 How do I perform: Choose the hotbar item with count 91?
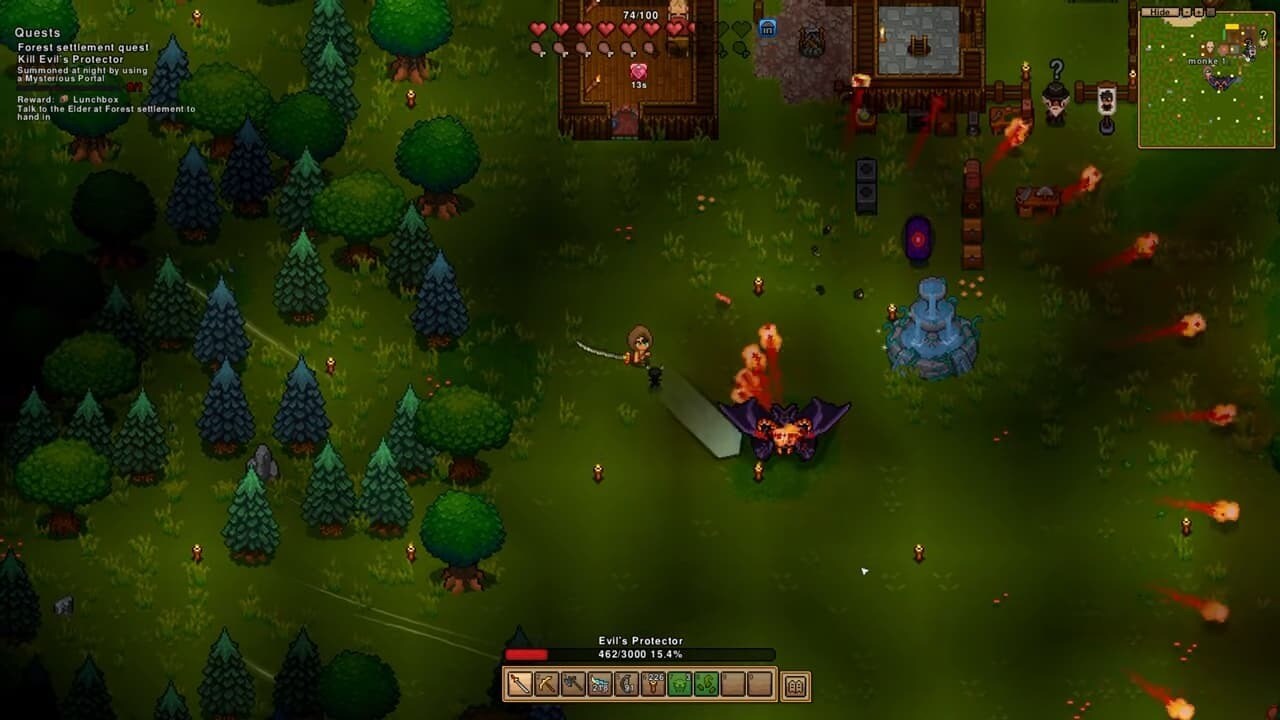(627, 685)
